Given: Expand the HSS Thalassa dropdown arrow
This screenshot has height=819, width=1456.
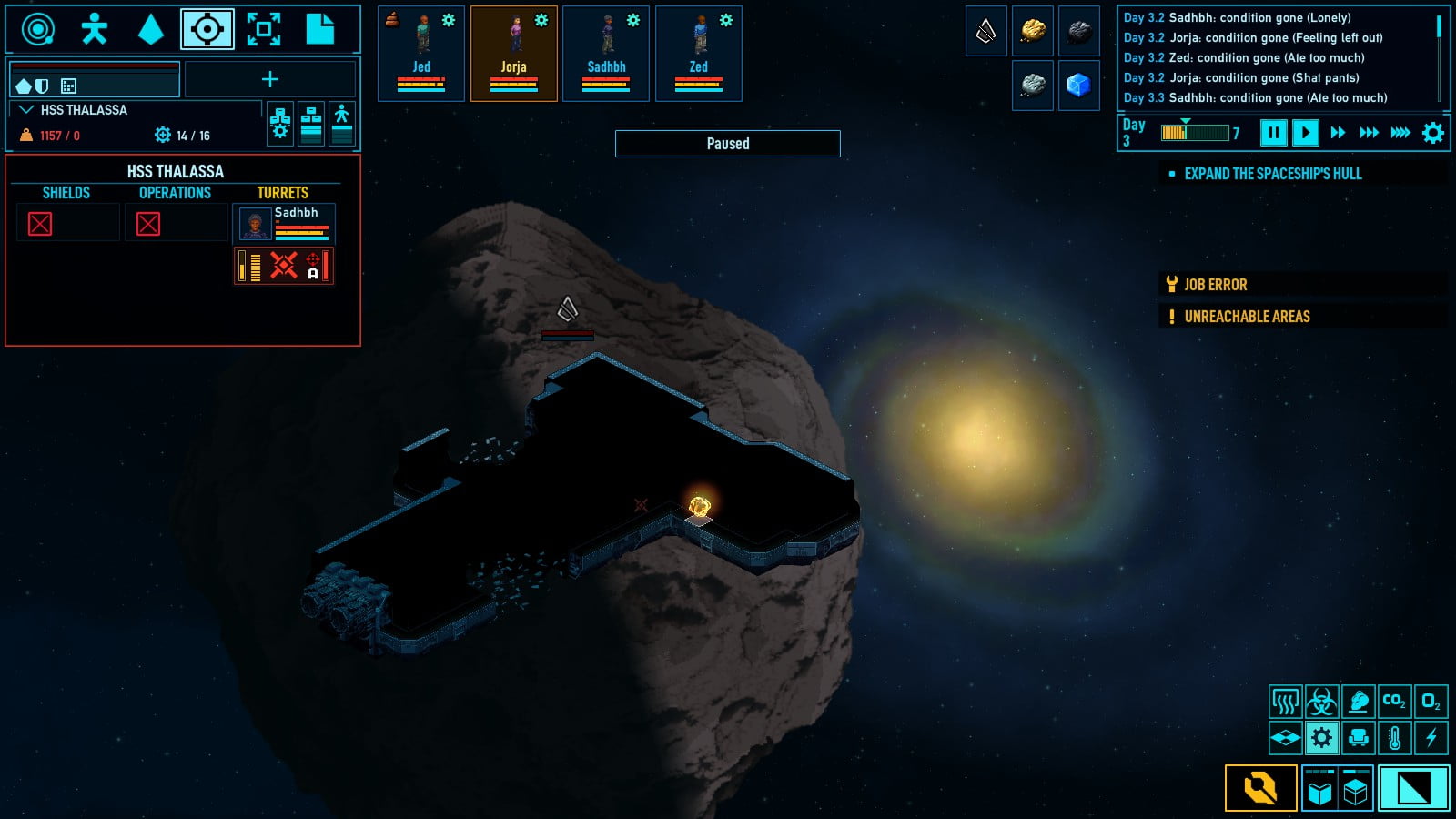Looking at the screenshot, I should [26, 110].
